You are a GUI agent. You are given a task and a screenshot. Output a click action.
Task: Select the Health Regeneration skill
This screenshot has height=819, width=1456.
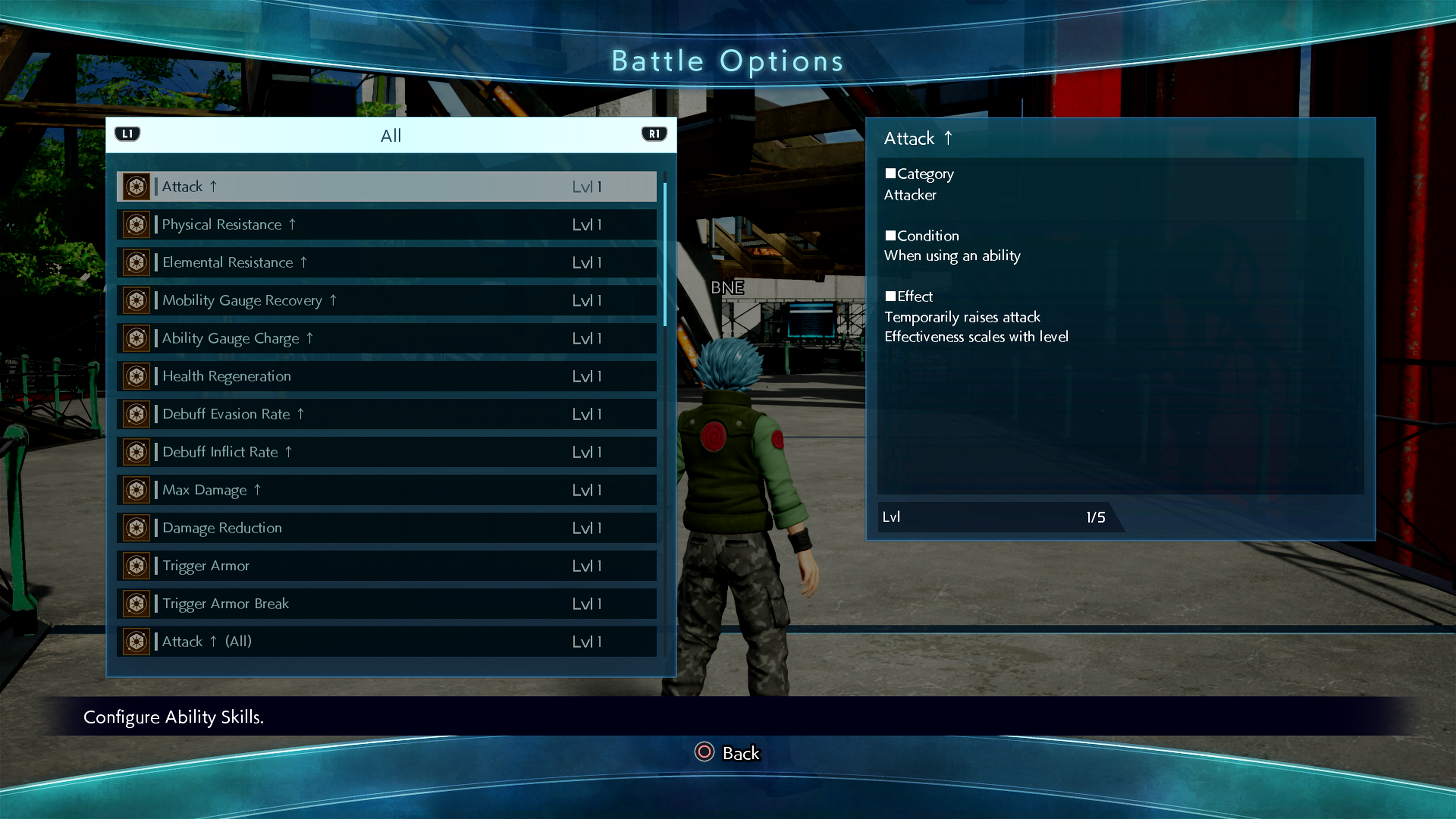click(387, 376)
